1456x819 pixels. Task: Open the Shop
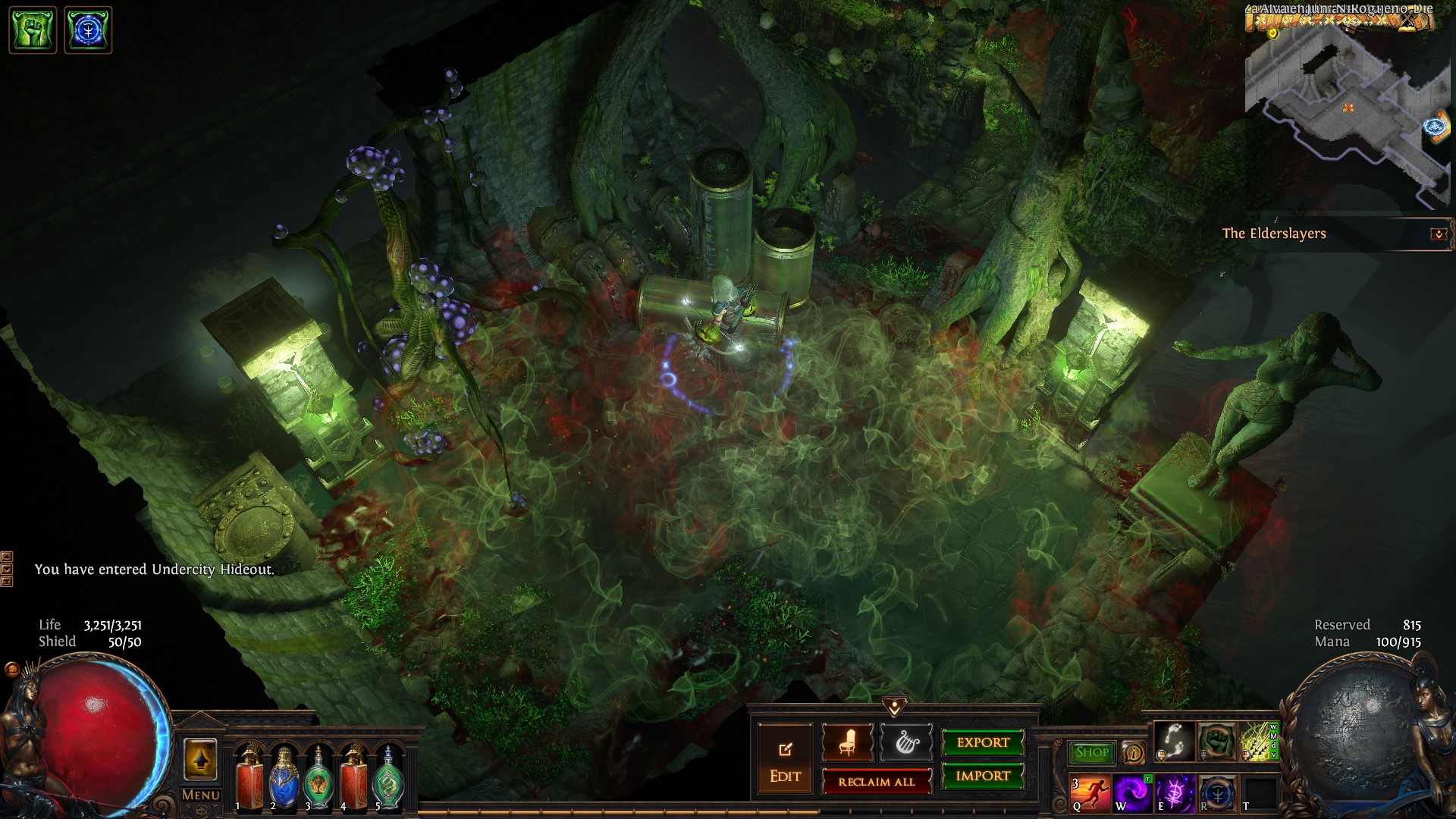point(1091,752)
